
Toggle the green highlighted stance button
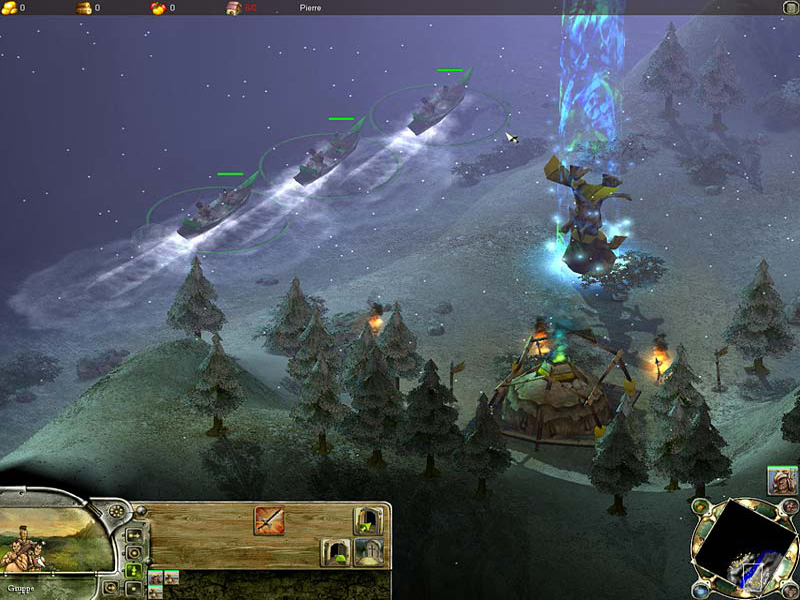pos(134,571)
